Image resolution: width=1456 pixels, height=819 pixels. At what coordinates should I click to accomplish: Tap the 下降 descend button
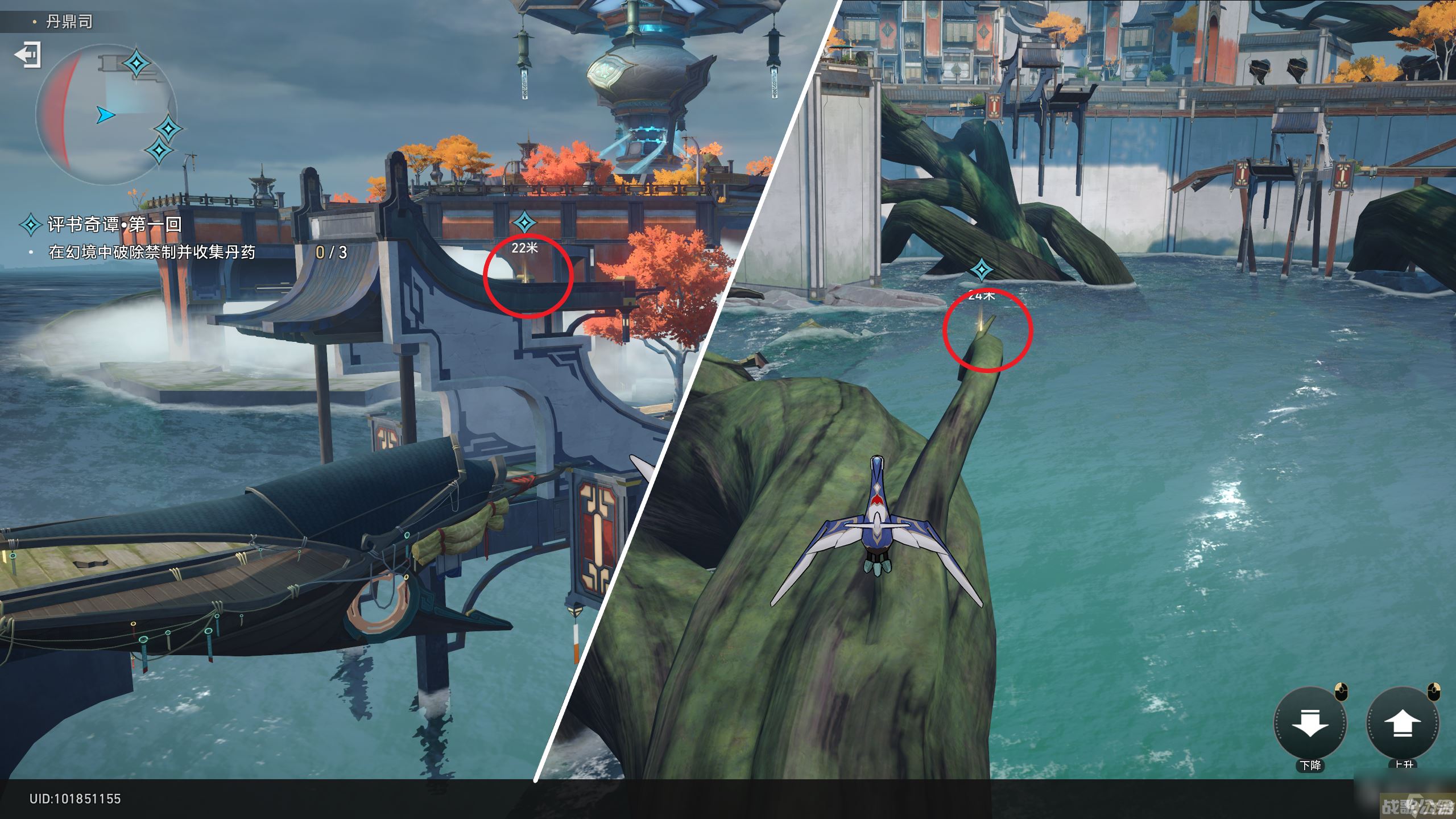pos(1310,723)
